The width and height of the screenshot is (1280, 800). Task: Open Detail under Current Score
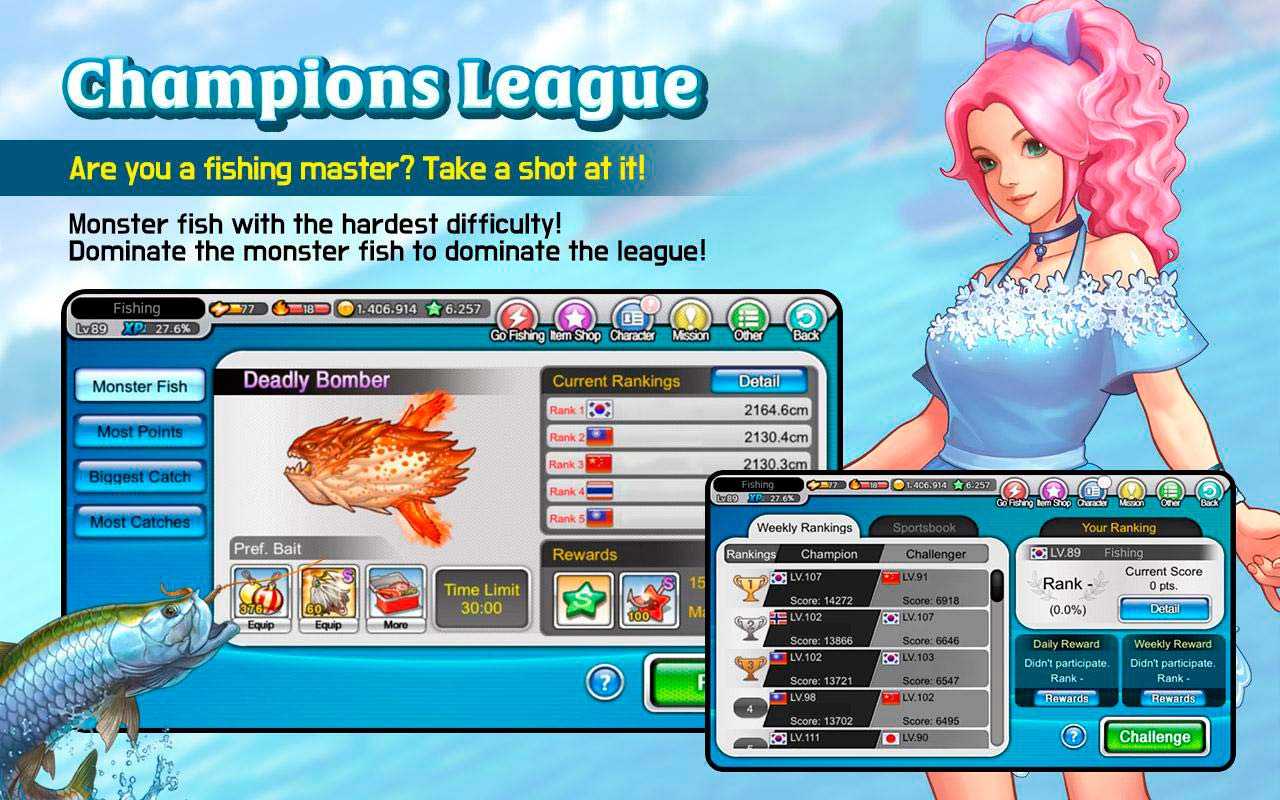pos(1164,608)
